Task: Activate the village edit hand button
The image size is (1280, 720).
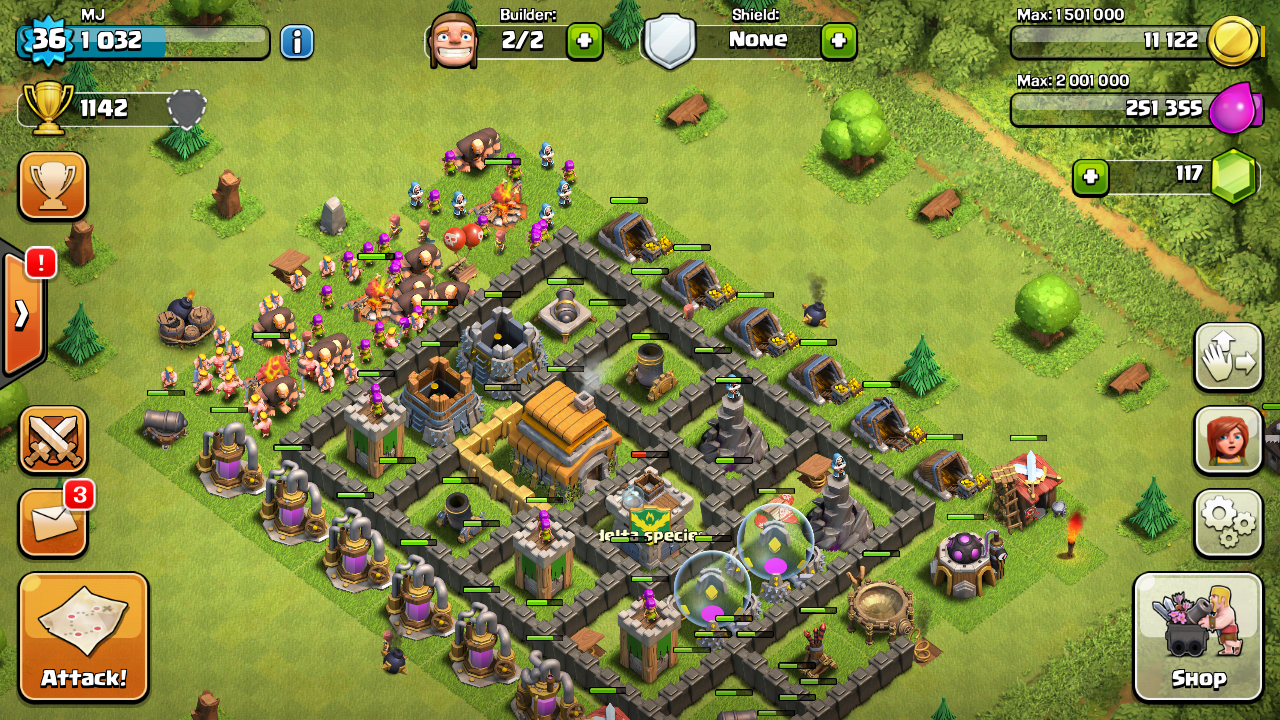Action: tap(1228, 357)
